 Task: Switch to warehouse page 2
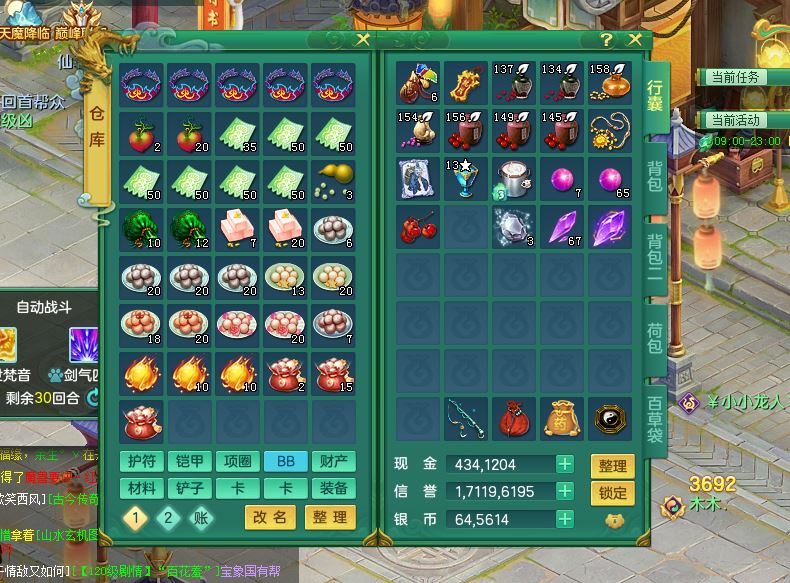[168, 517]
